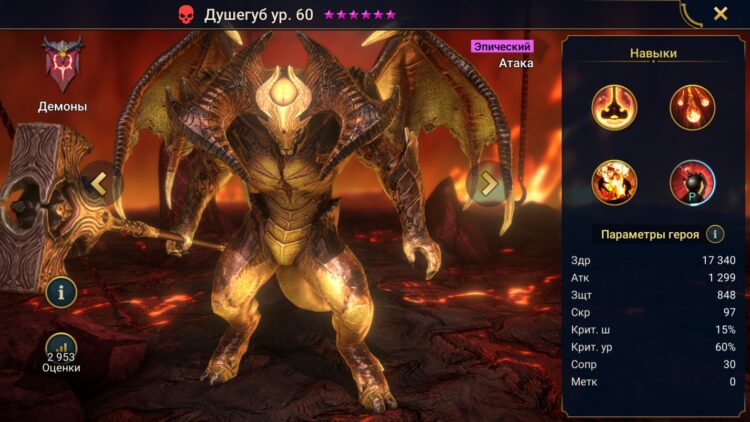Viewport: 750px width, 422px height.
Task: Close the champion info screen
Action: point(720,14)
